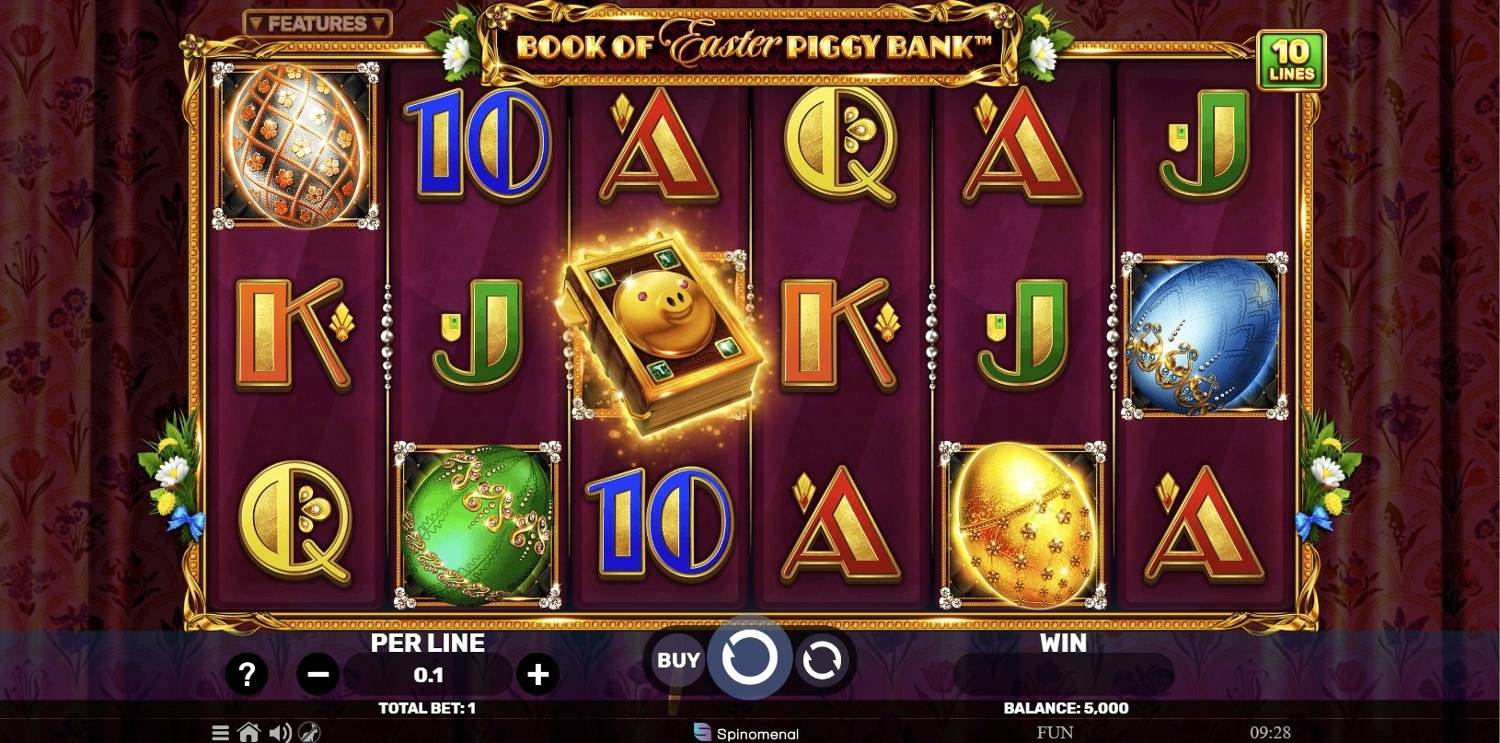Viewport: 1500px width, 743px height.
Task: Spin the reels
Action: click(749, 659)
